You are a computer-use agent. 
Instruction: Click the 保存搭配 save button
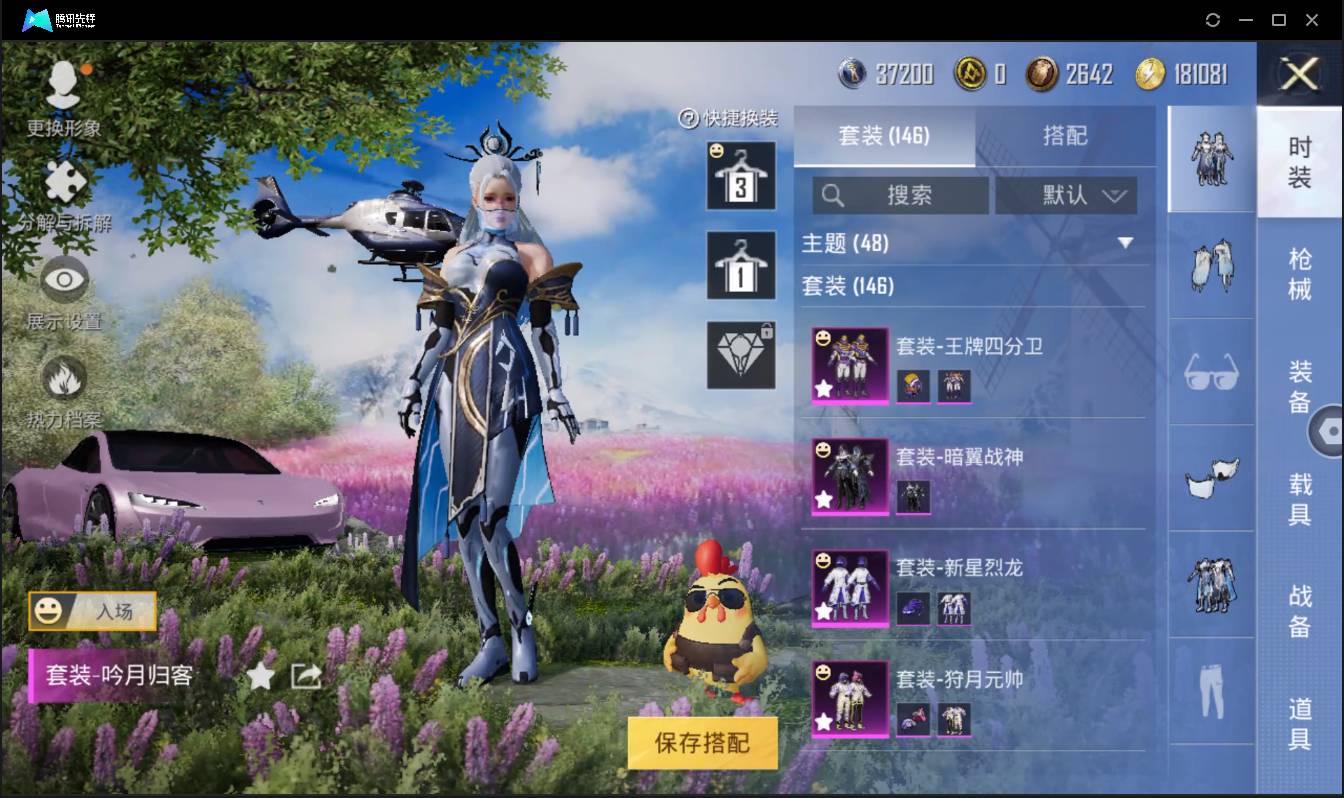tap(701, 742)
